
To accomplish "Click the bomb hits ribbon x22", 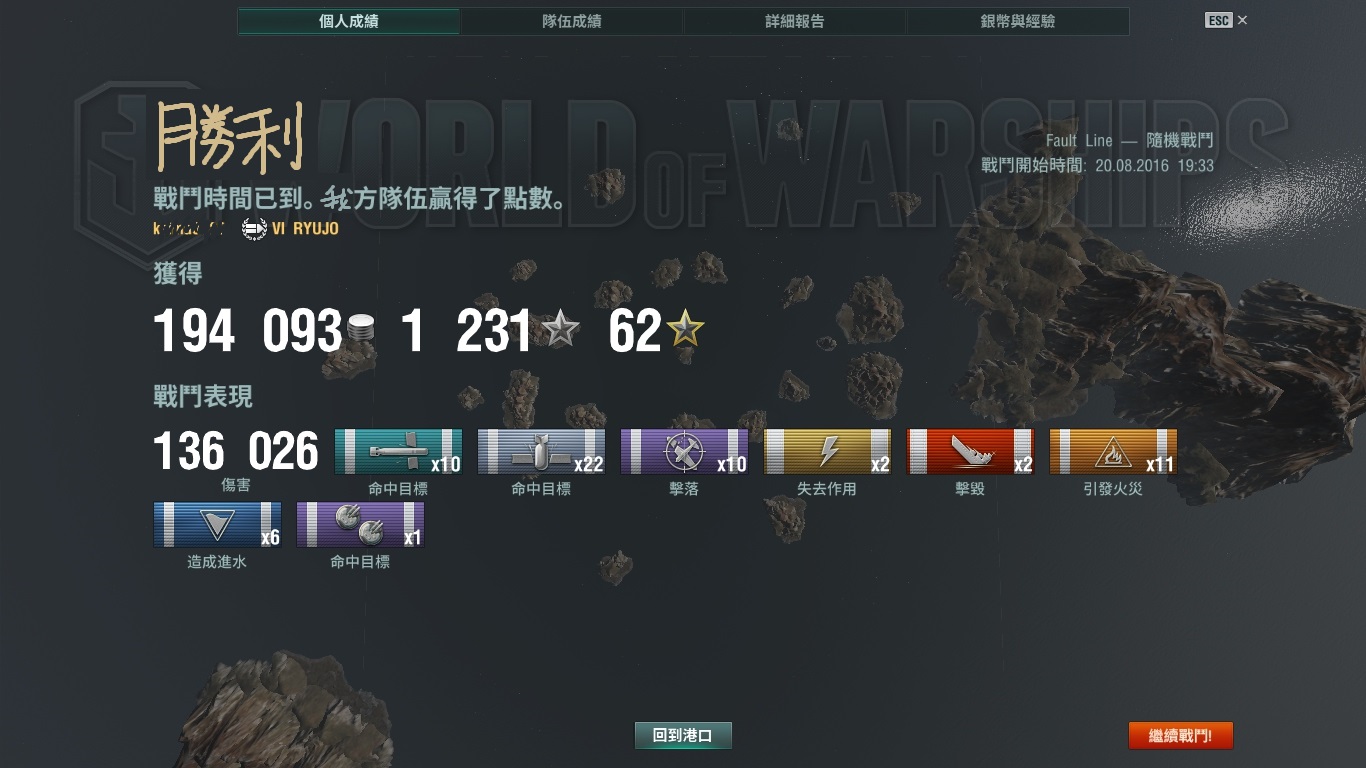I will 541,452.
